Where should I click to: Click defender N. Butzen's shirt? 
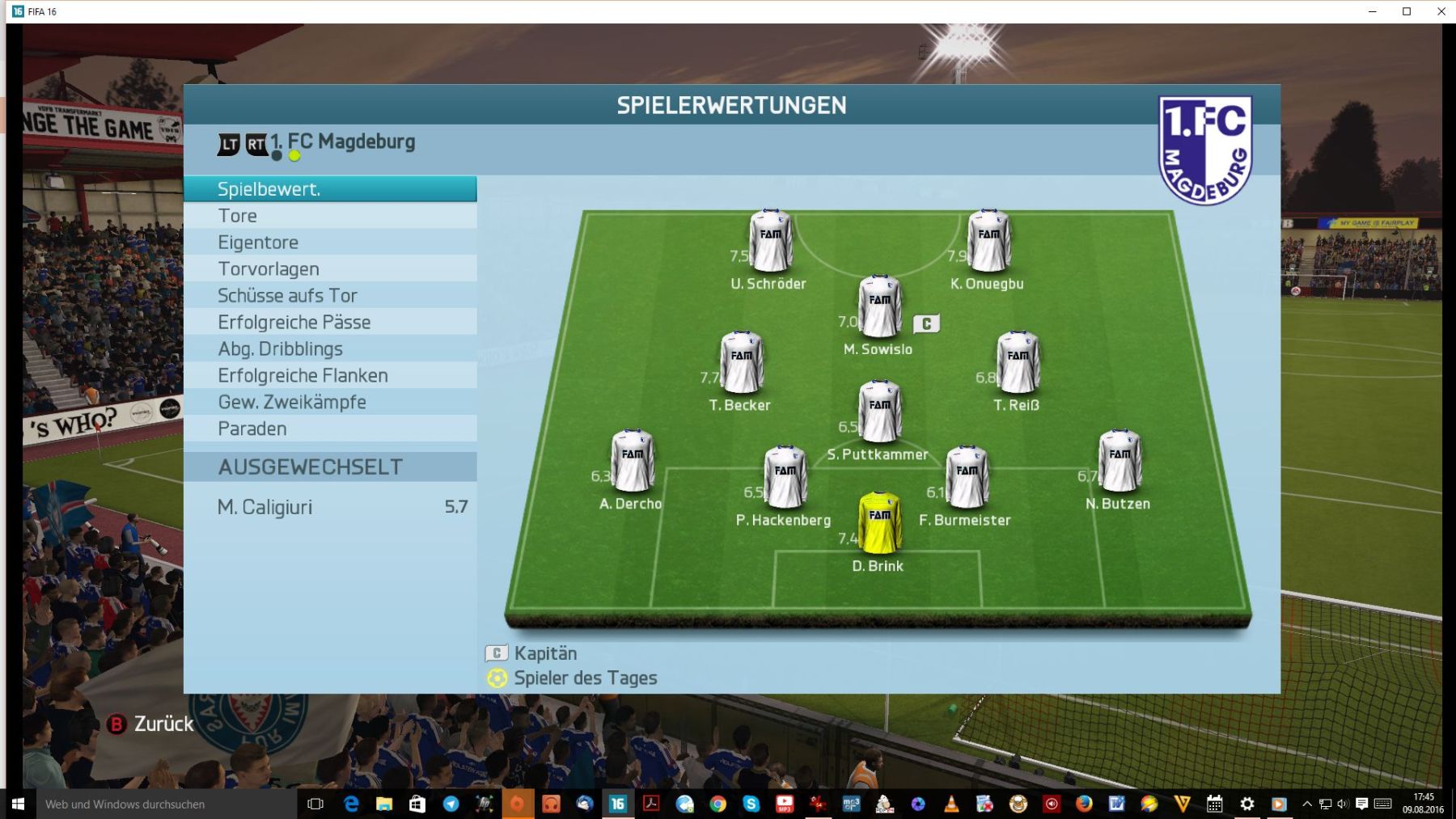point(1120,460)
